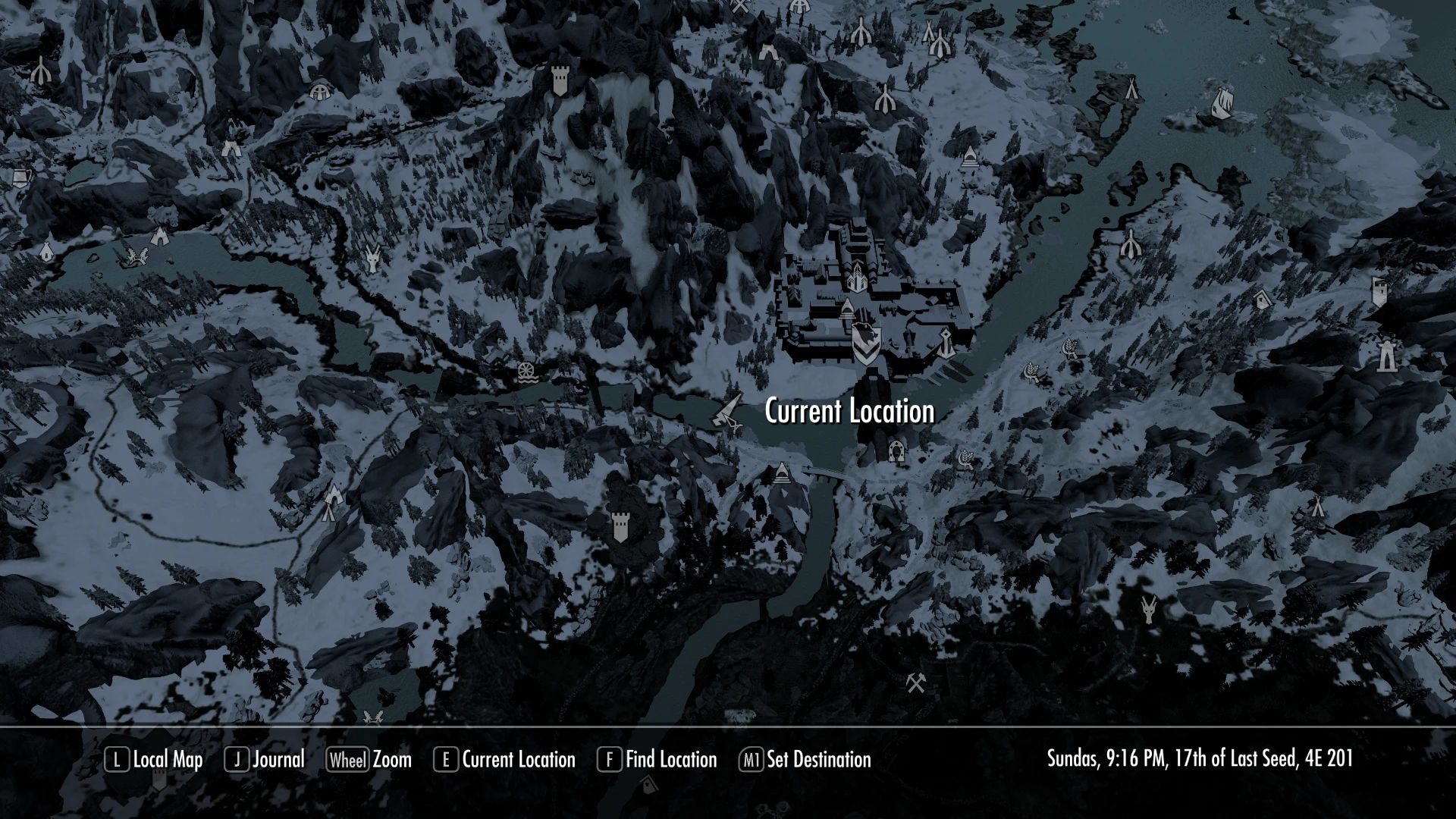Viewport: 1456px width, 819px height.
Task: Activate Find Location
Action: pos(670,759)
